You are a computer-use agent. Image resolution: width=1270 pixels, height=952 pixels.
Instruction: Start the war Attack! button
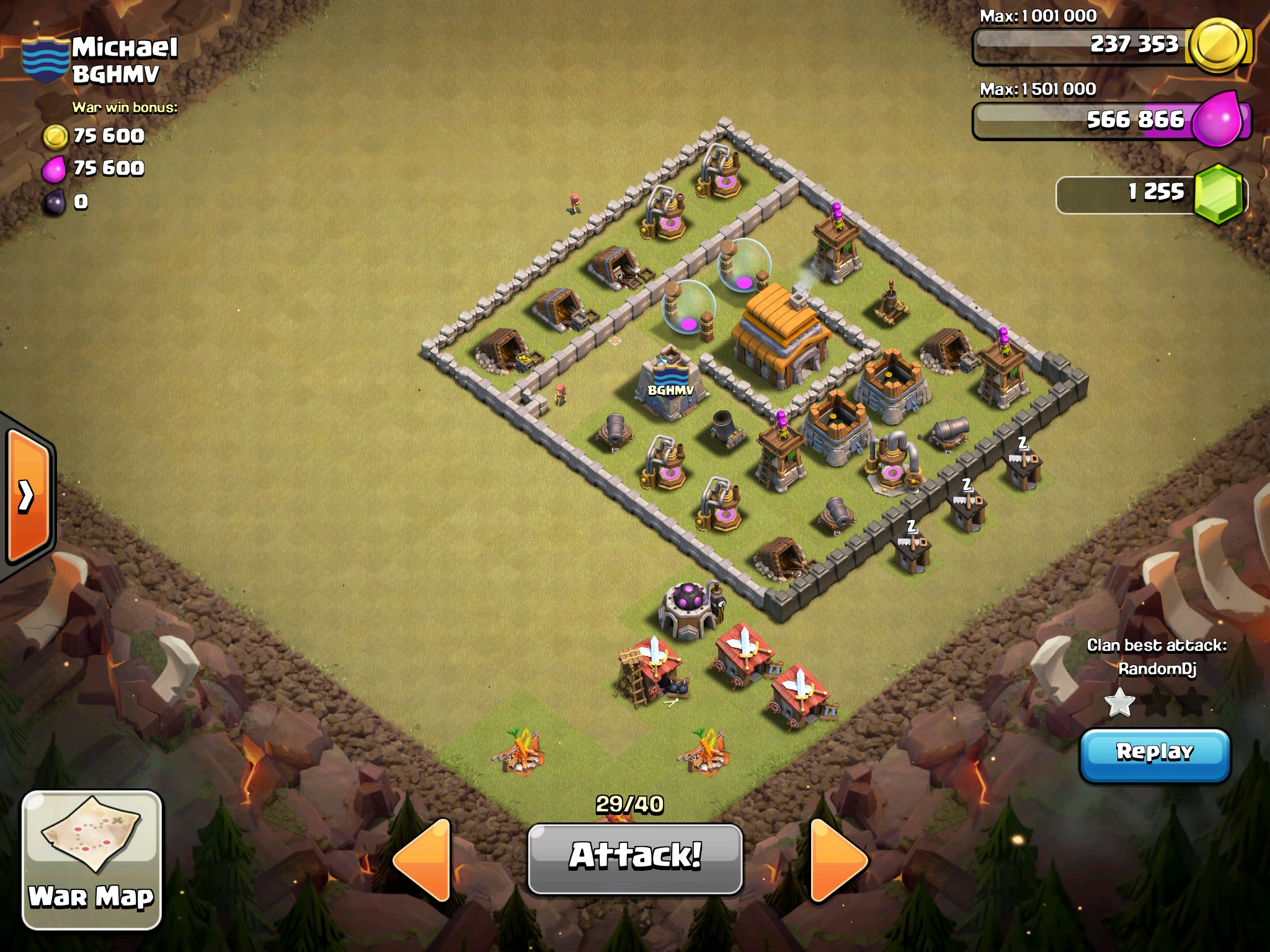(x=635, y=858)
